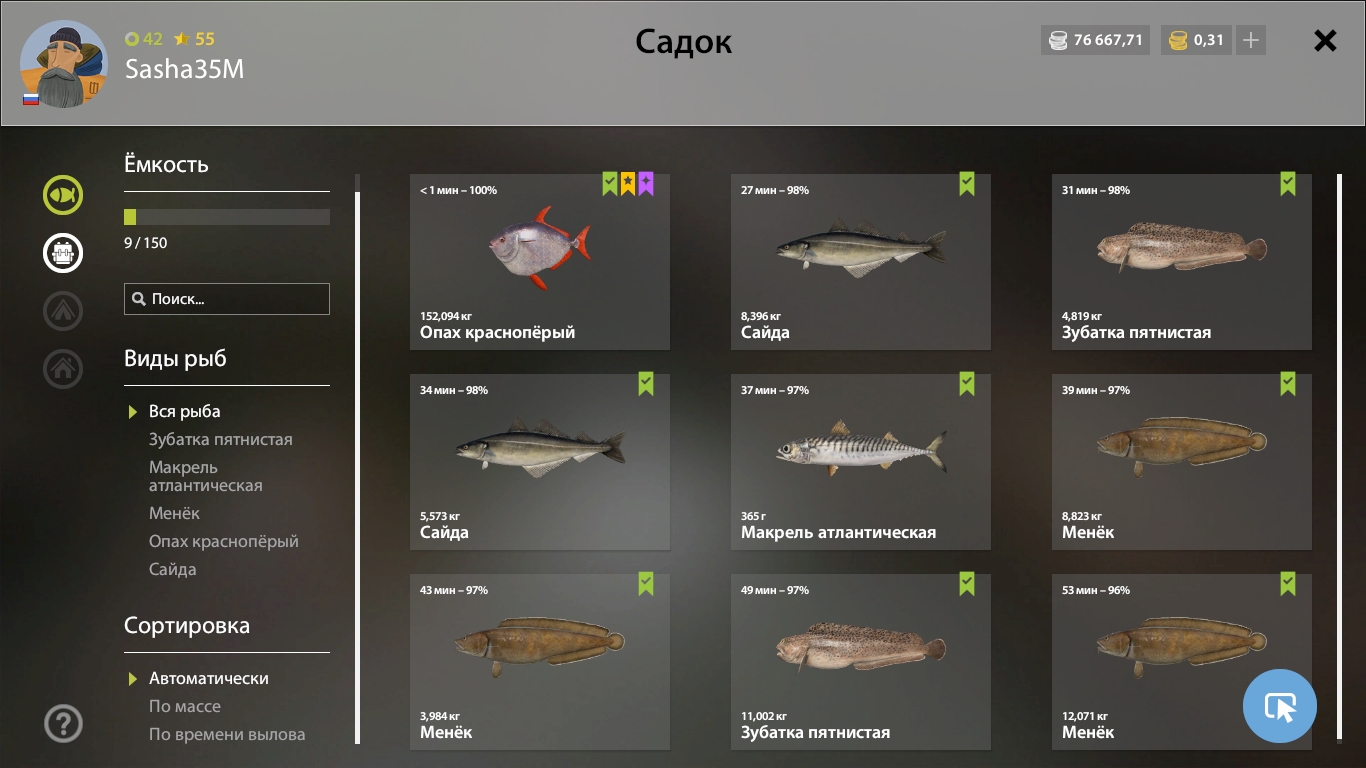Open the backpack icon in the sidebar
Image resolution: width=1366 pixels, height=768 pixels.
[62, 253]
